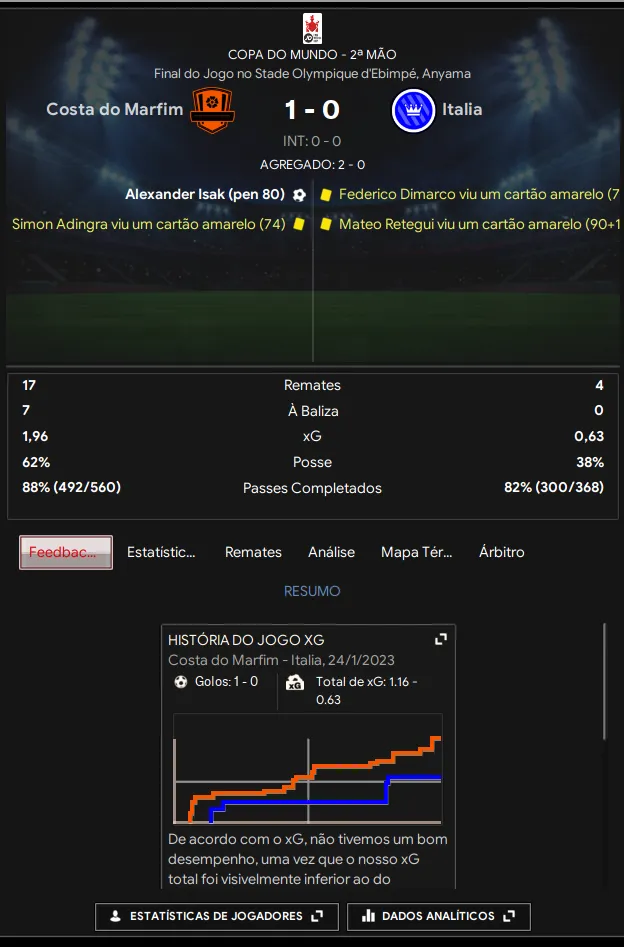The height and width of the screenshot is (947, 624).
Task: Select Federico Dimarco yellow card entry
Action: pyautogui.click(x=478, y=194)
